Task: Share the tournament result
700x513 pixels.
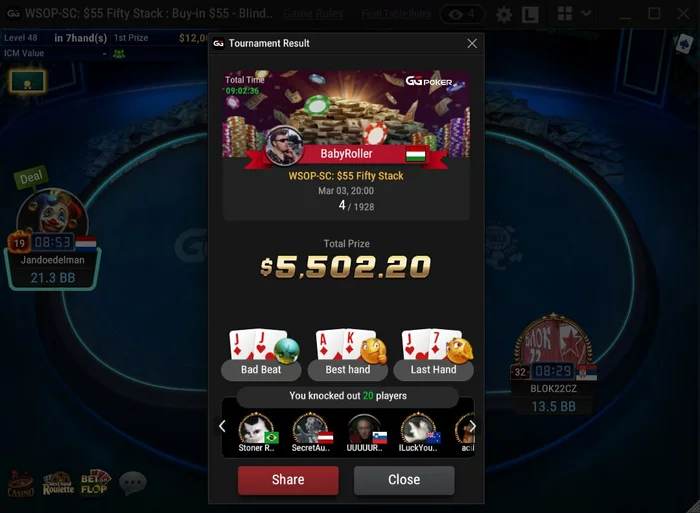Action: point(288,480)
